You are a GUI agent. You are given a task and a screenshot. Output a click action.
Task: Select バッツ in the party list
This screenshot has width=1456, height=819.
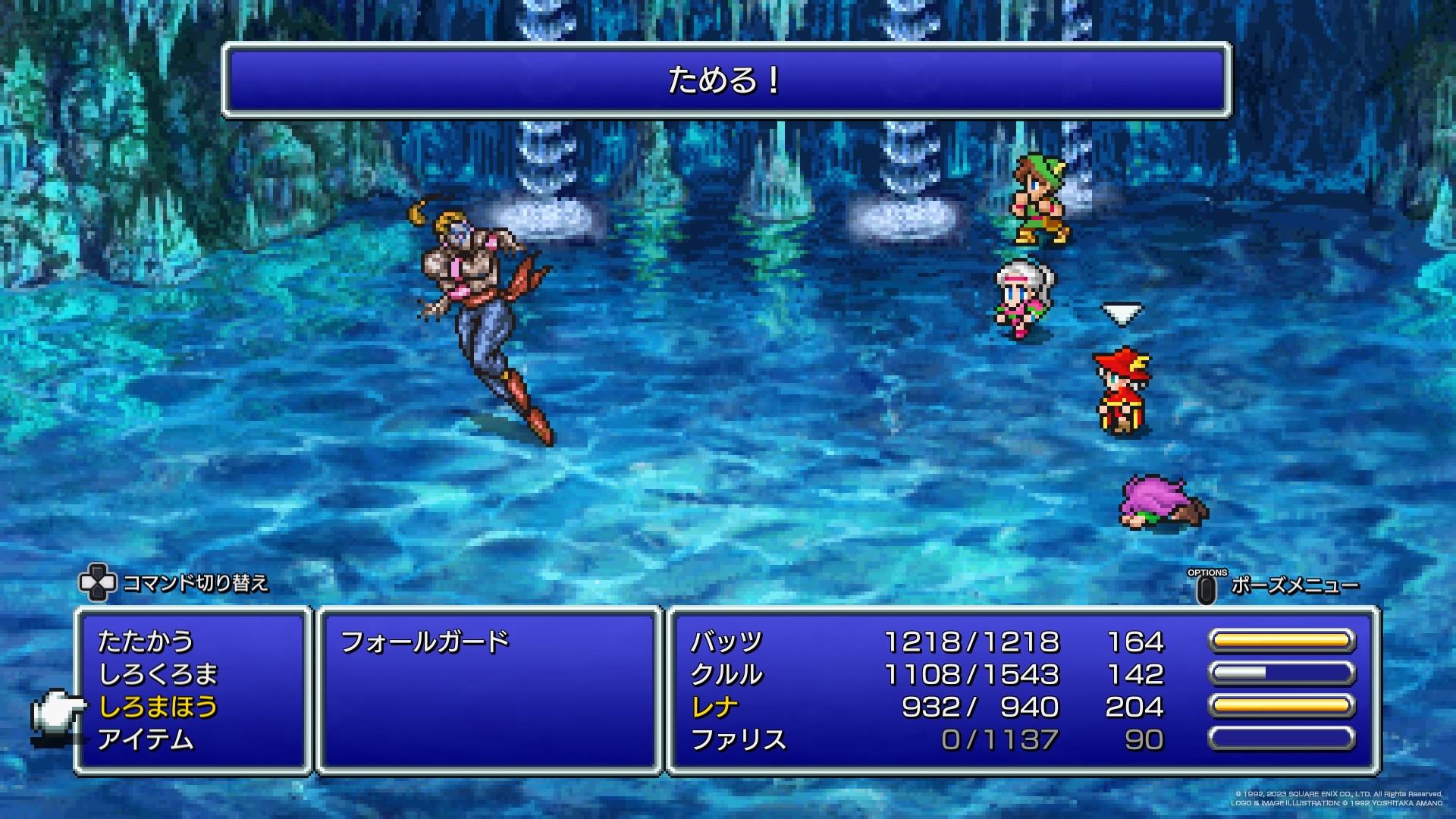point(726,642)
